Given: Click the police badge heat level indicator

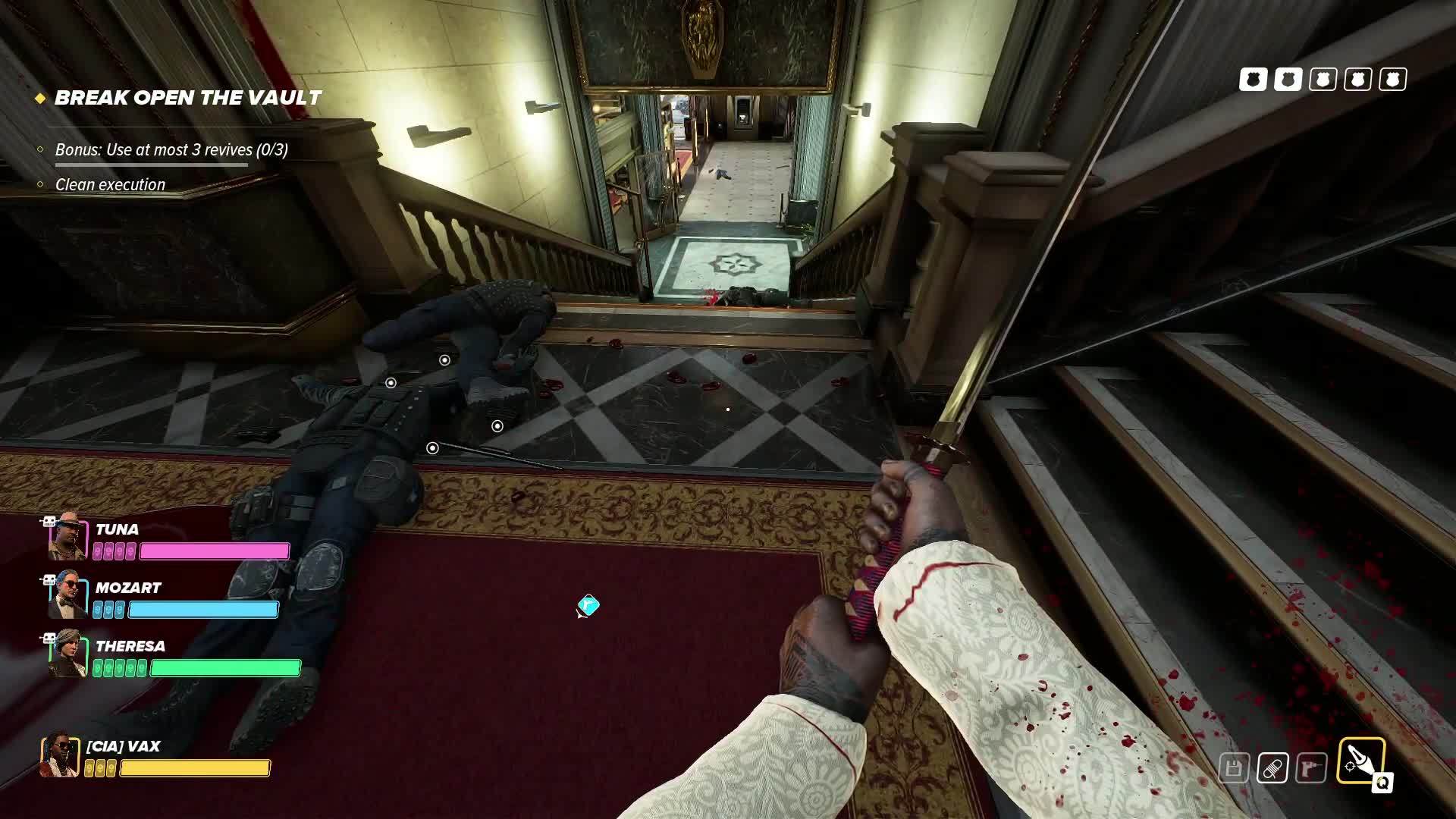Looking at the screenshot, I should (1323, 80).
